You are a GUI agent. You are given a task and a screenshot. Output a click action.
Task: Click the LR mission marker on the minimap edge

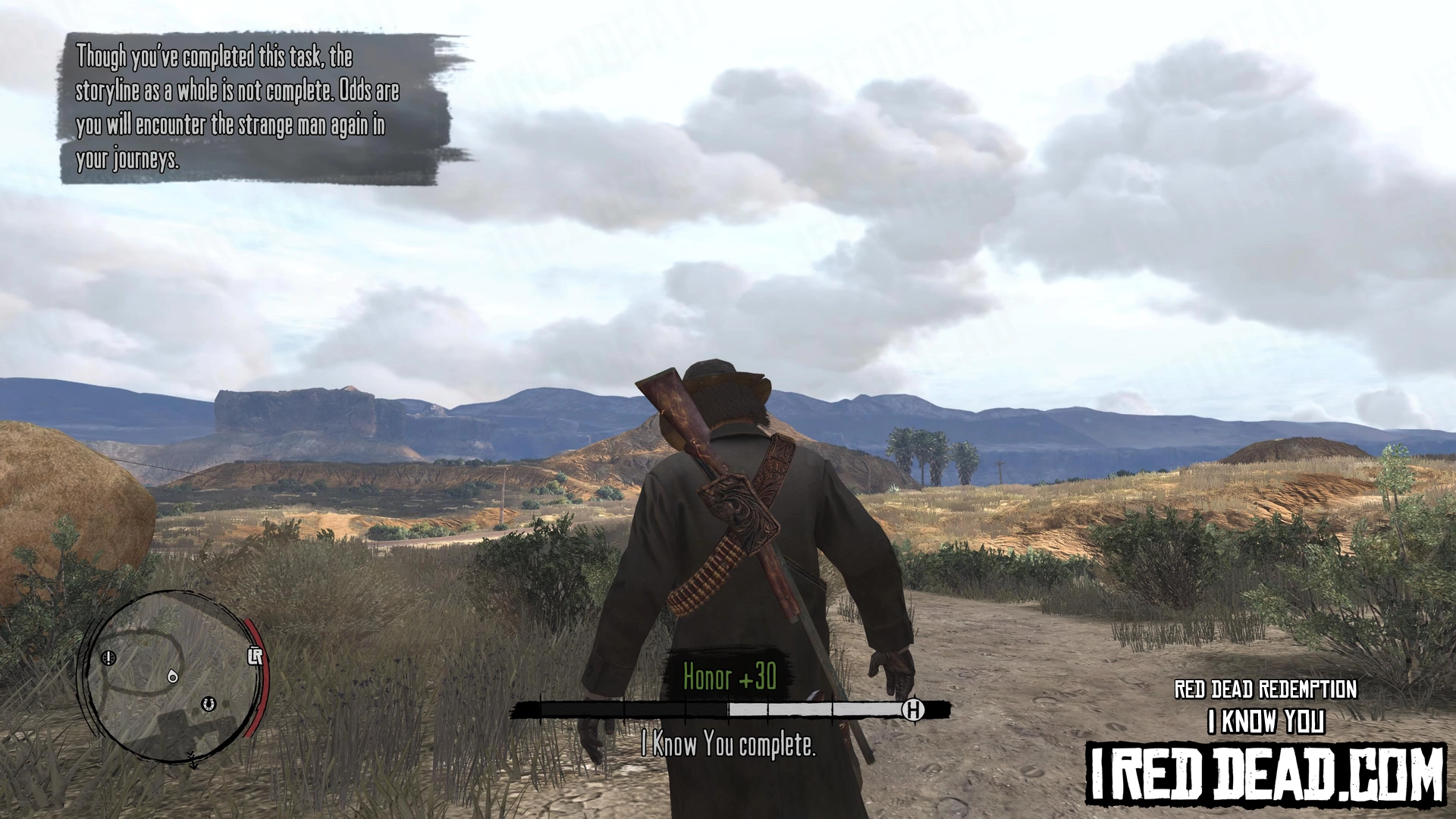tap(255, 656)
